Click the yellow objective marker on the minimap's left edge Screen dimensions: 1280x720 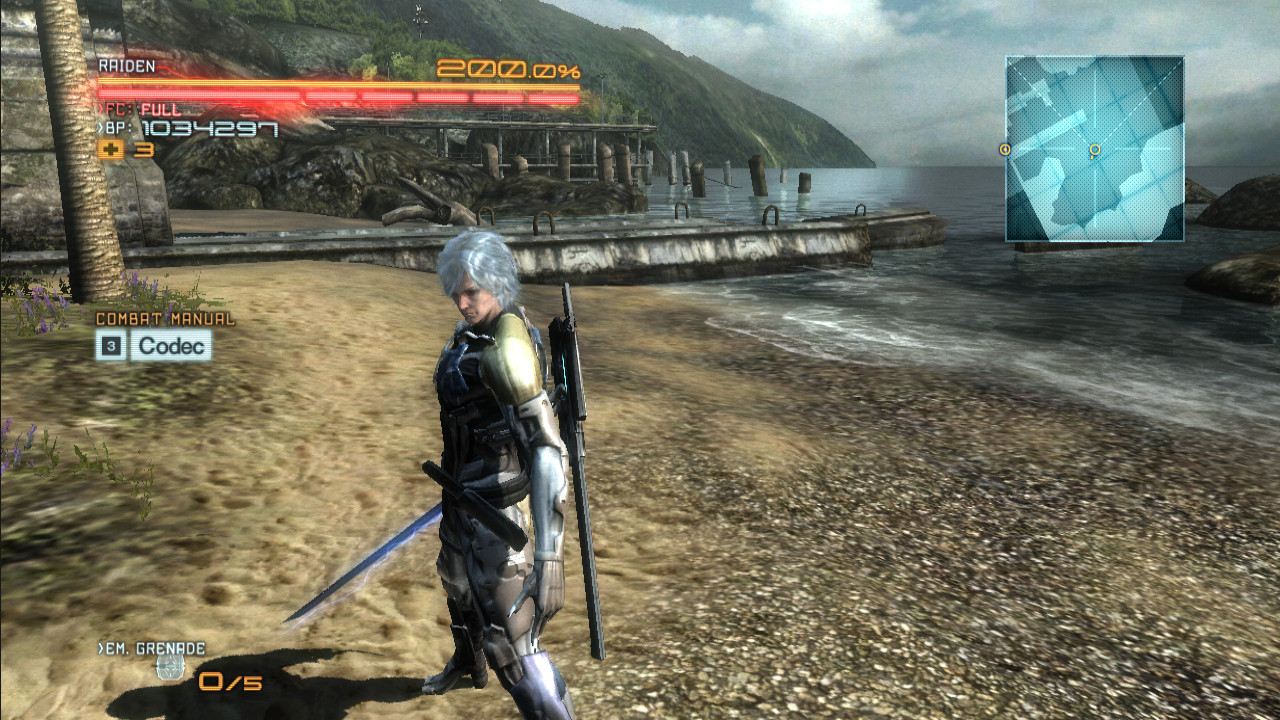(x=1003, y=148)
